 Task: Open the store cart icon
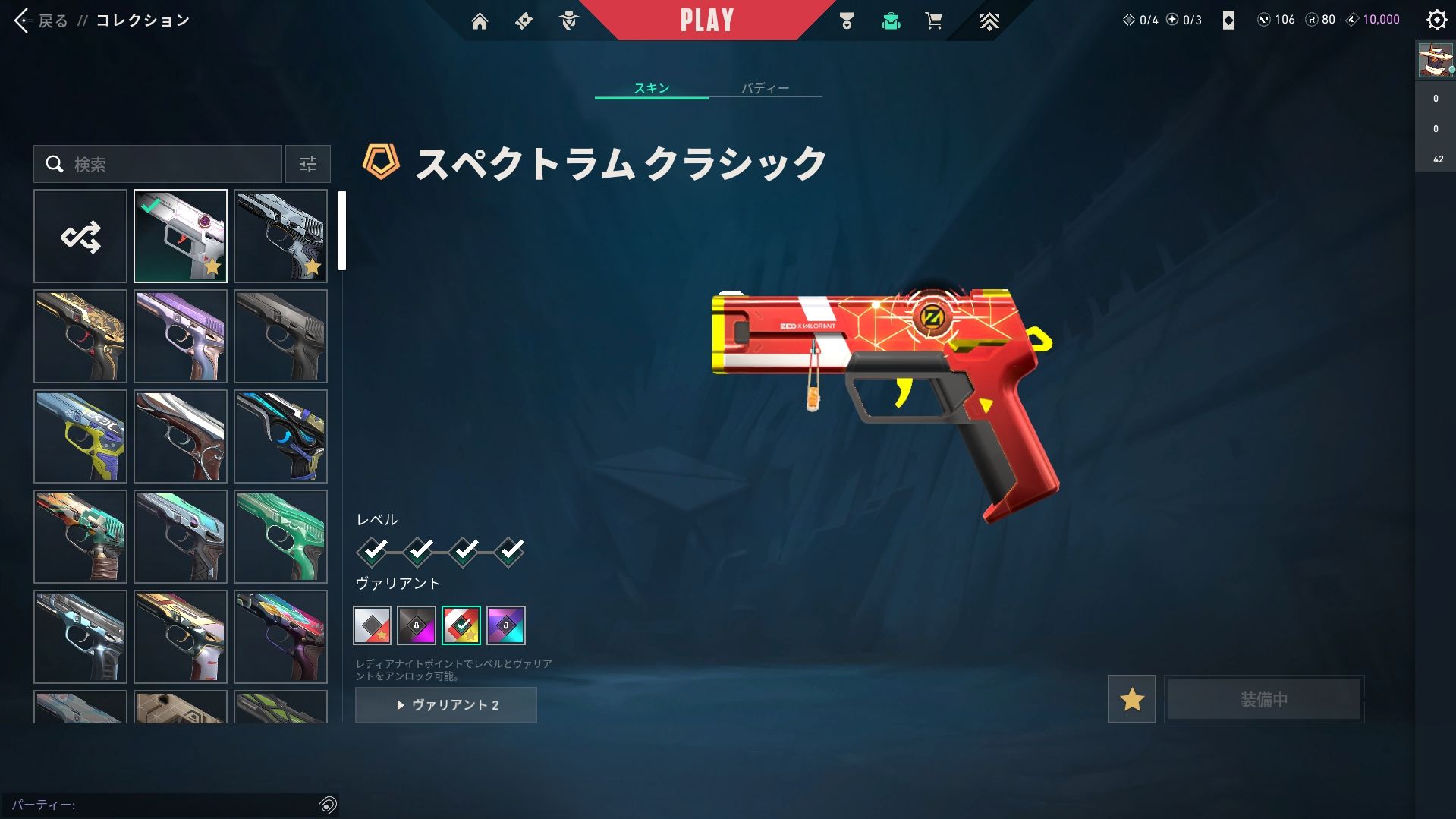pos(933,21)
